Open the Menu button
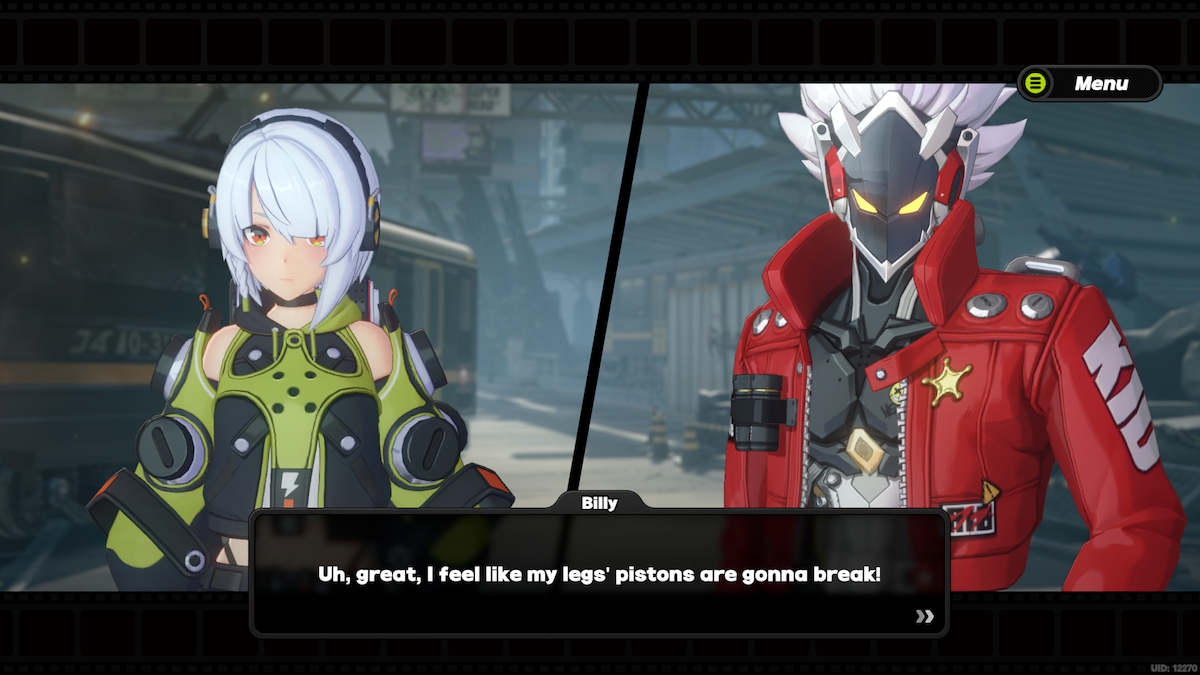The image size is (1200, 675). [x=1089, y=84]
